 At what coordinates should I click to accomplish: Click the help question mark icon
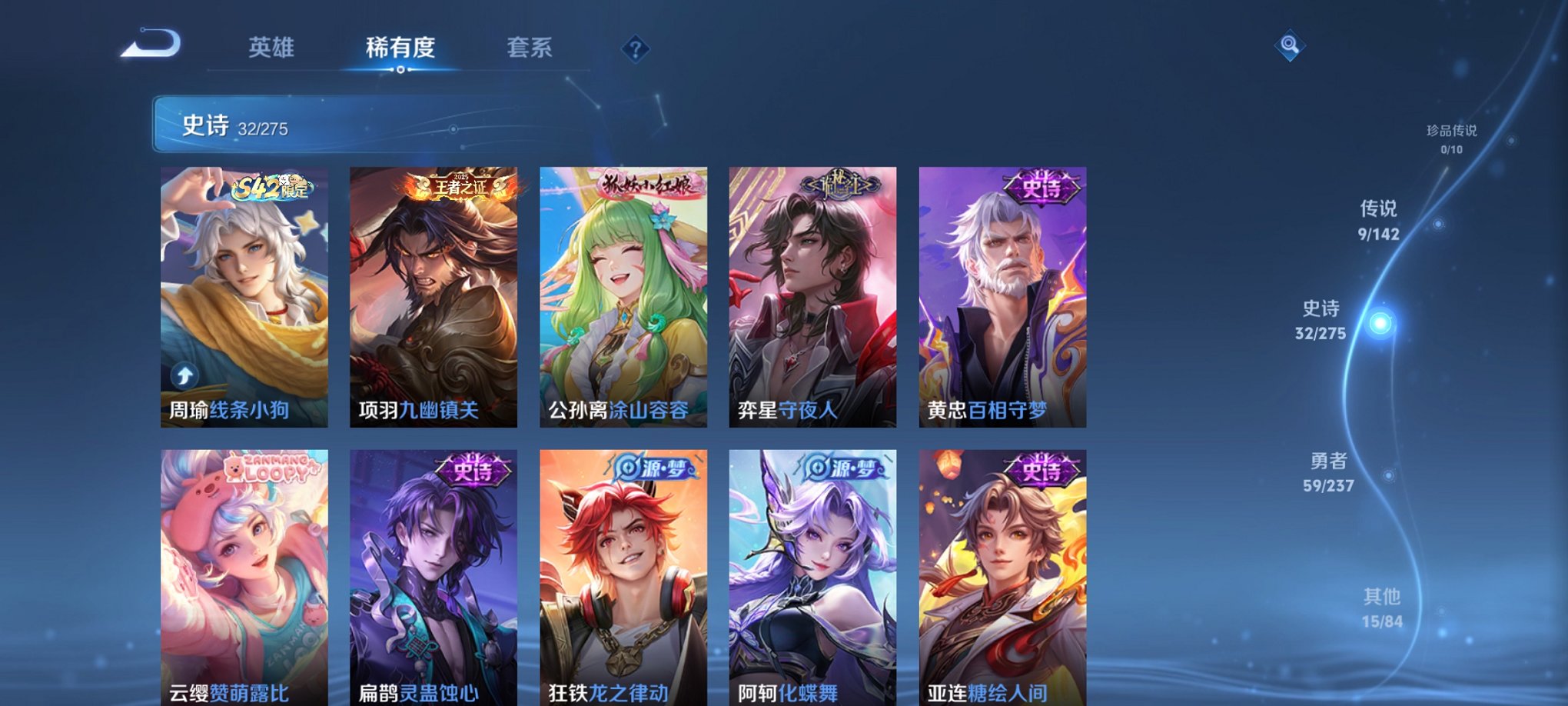click(635, 49)
